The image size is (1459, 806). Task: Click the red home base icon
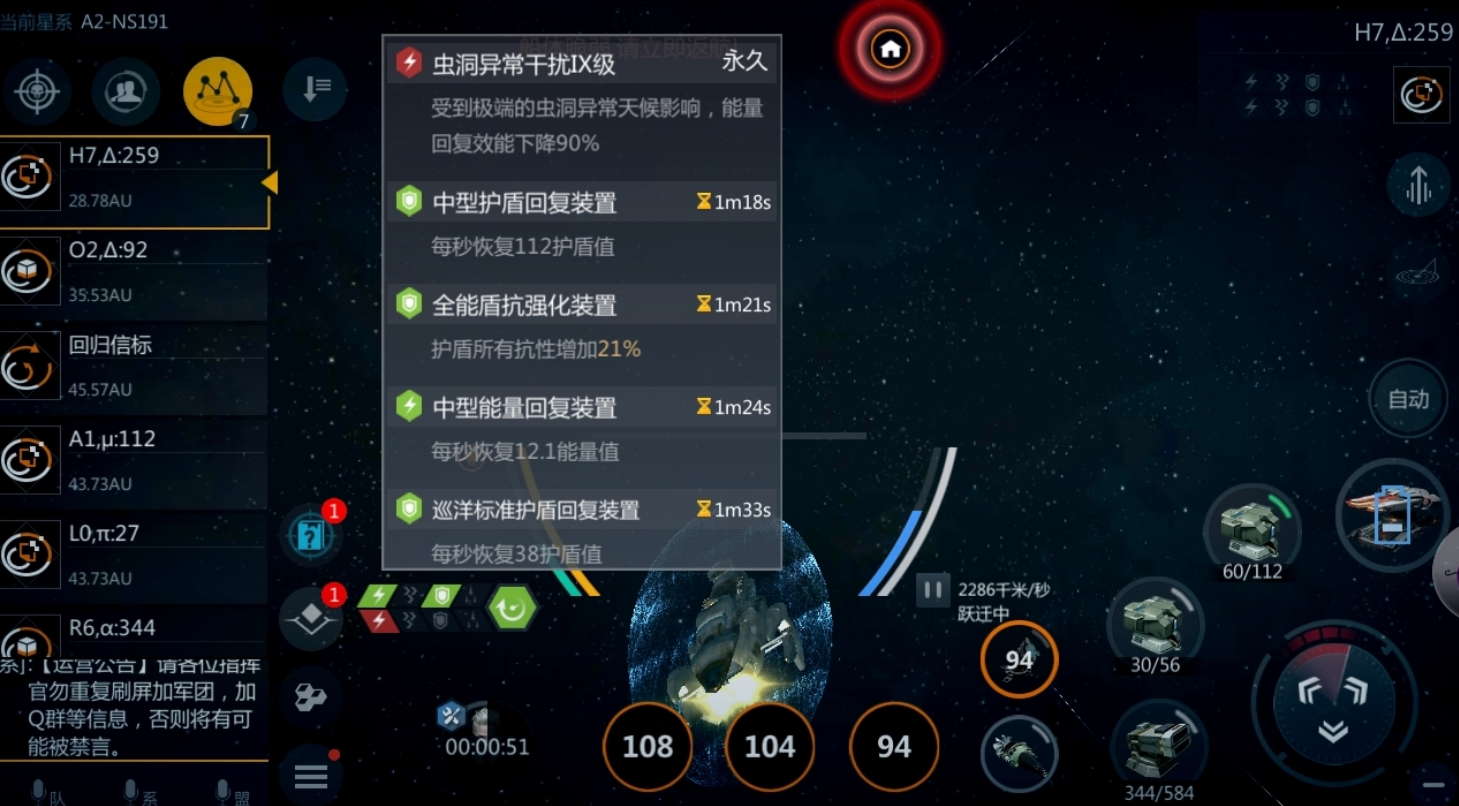[x=889, y=48]
